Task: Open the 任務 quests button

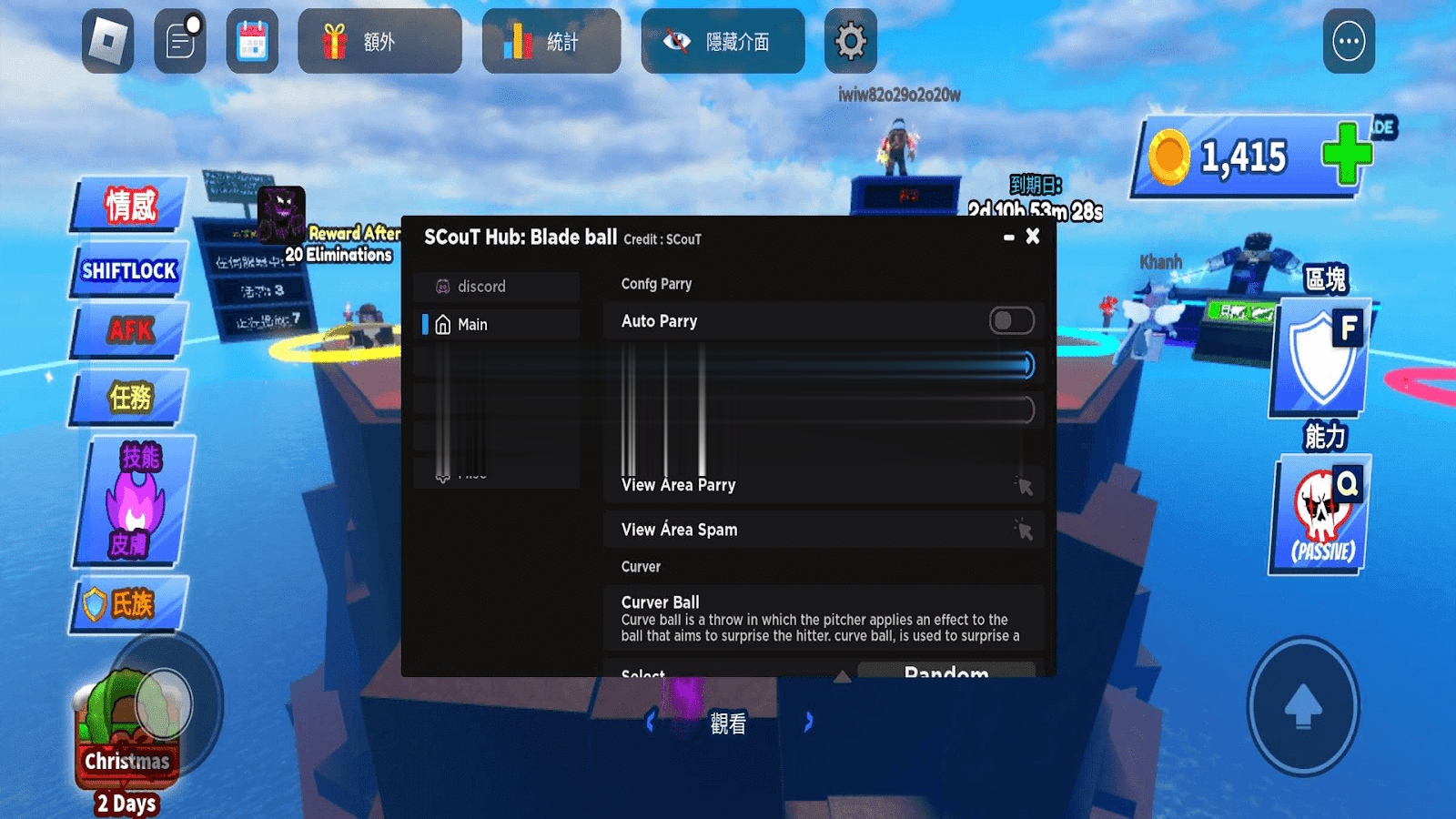Action: click(130, 398)
